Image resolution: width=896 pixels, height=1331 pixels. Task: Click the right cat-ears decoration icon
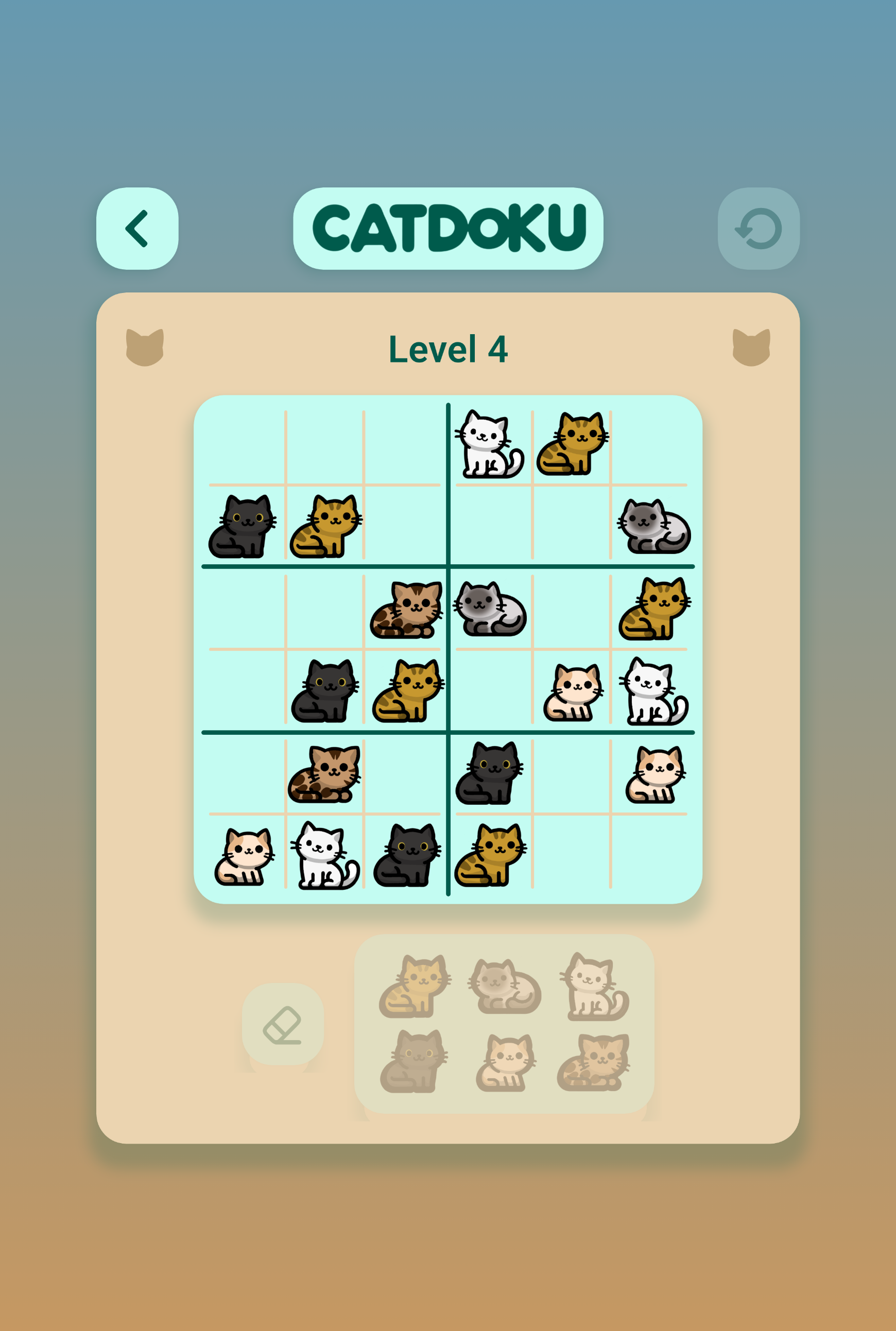tap(752, 347)
